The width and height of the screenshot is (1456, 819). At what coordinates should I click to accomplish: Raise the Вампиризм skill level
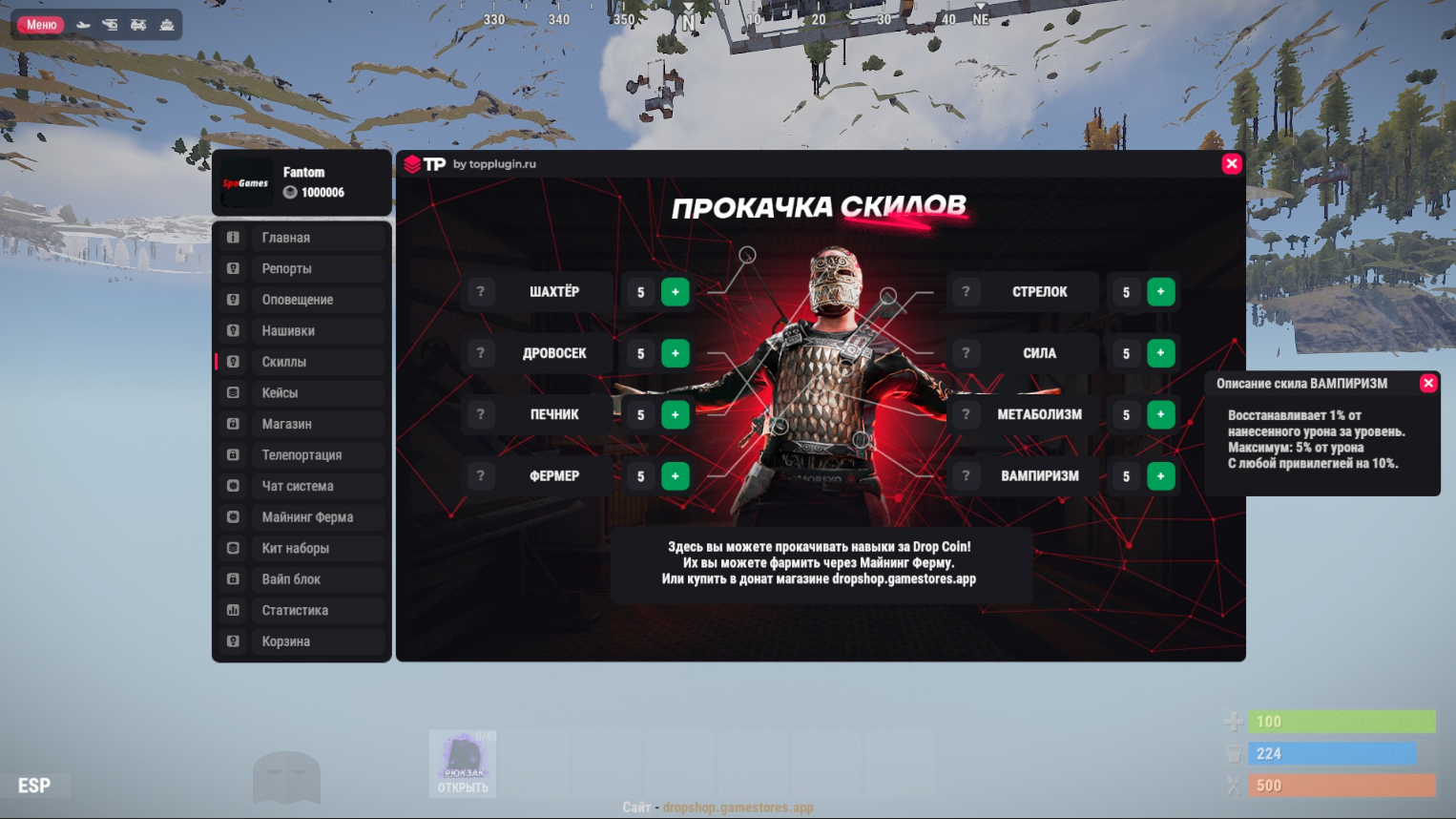(x=1160, y=476)
